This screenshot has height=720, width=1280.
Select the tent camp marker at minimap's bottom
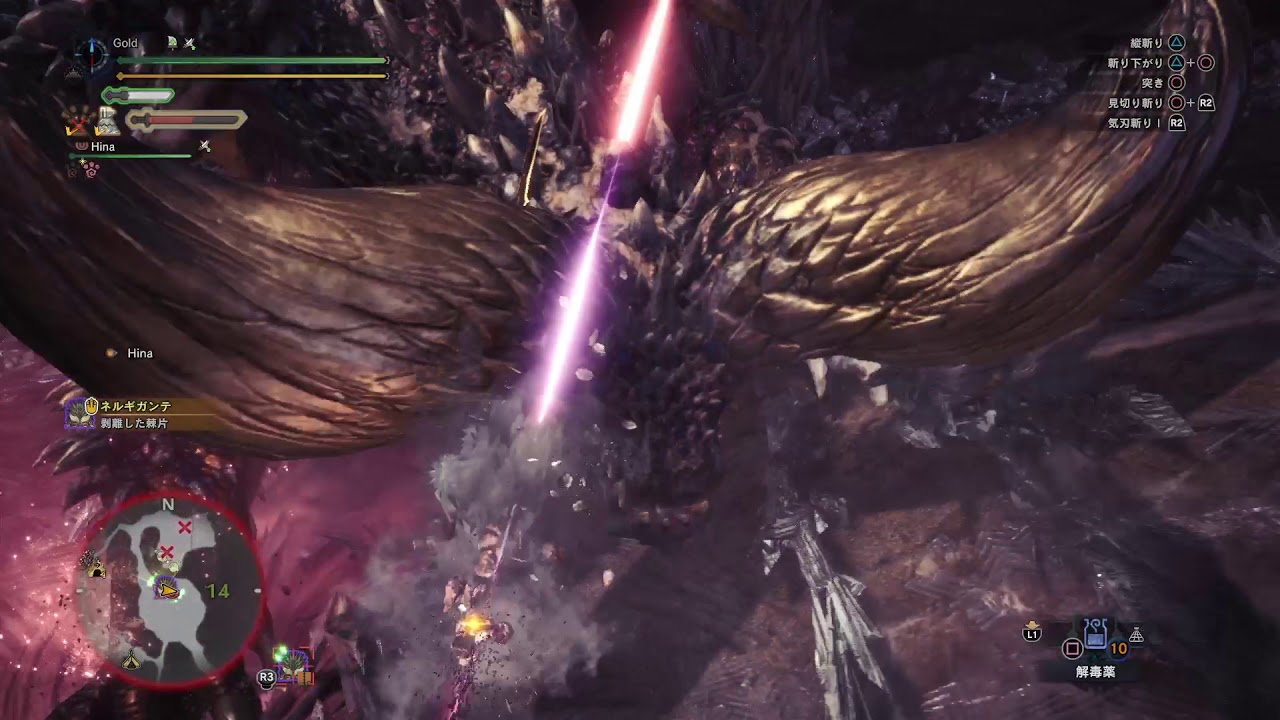130,660
